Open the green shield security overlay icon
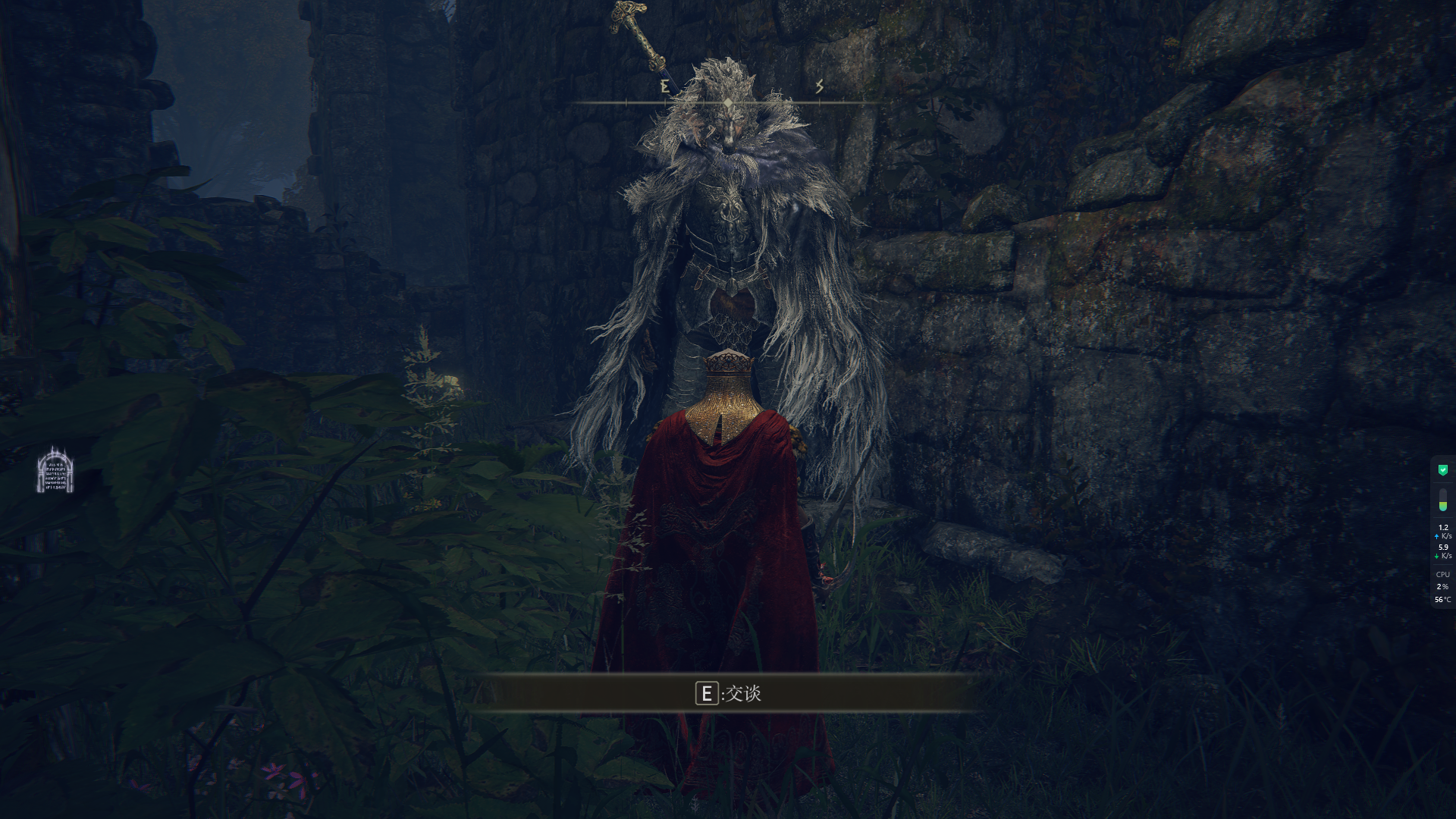 click(x=1443, y=470)
